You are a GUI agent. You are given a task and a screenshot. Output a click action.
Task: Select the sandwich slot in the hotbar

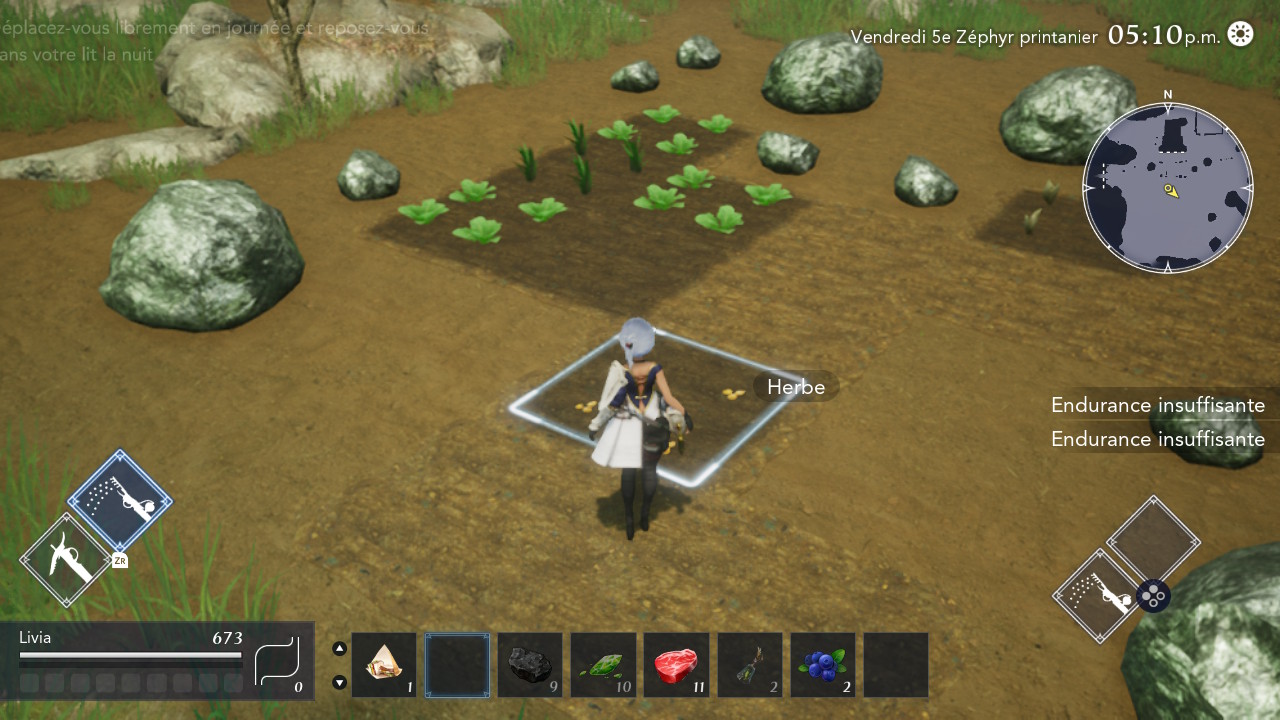[x=384, y=665]
